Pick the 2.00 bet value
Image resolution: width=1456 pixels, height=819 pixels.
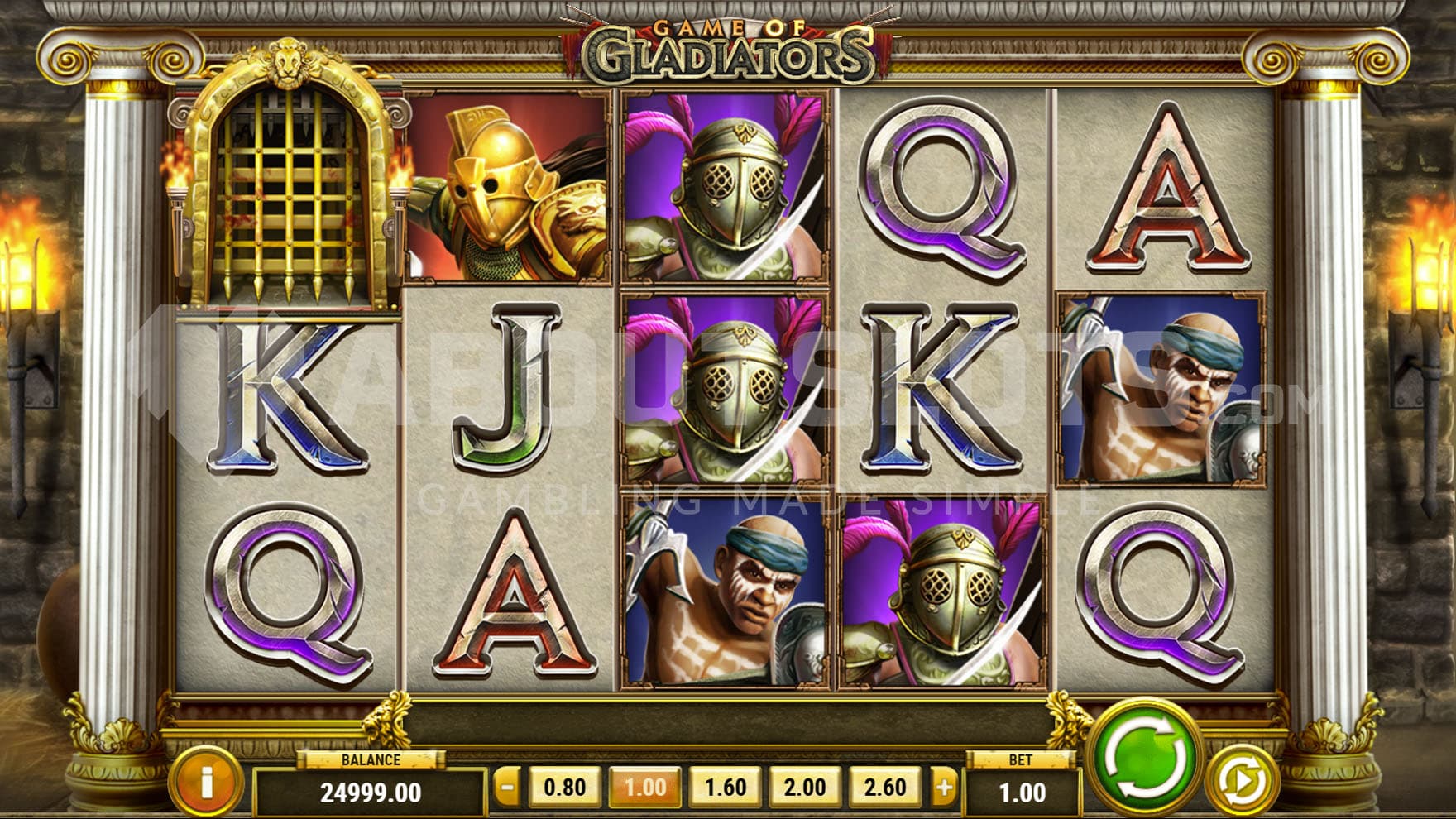[x=805, y=788]
